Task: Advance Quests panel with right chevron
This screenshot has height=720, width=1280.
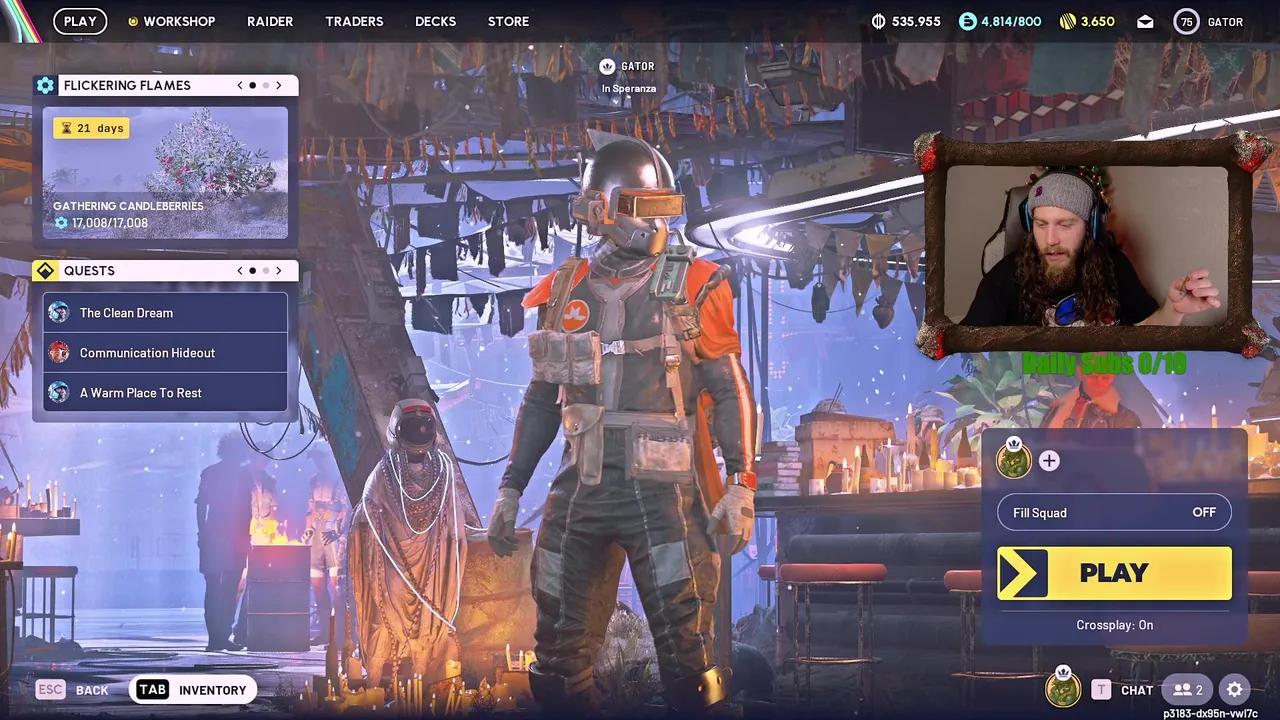Action: click(278, 270)
